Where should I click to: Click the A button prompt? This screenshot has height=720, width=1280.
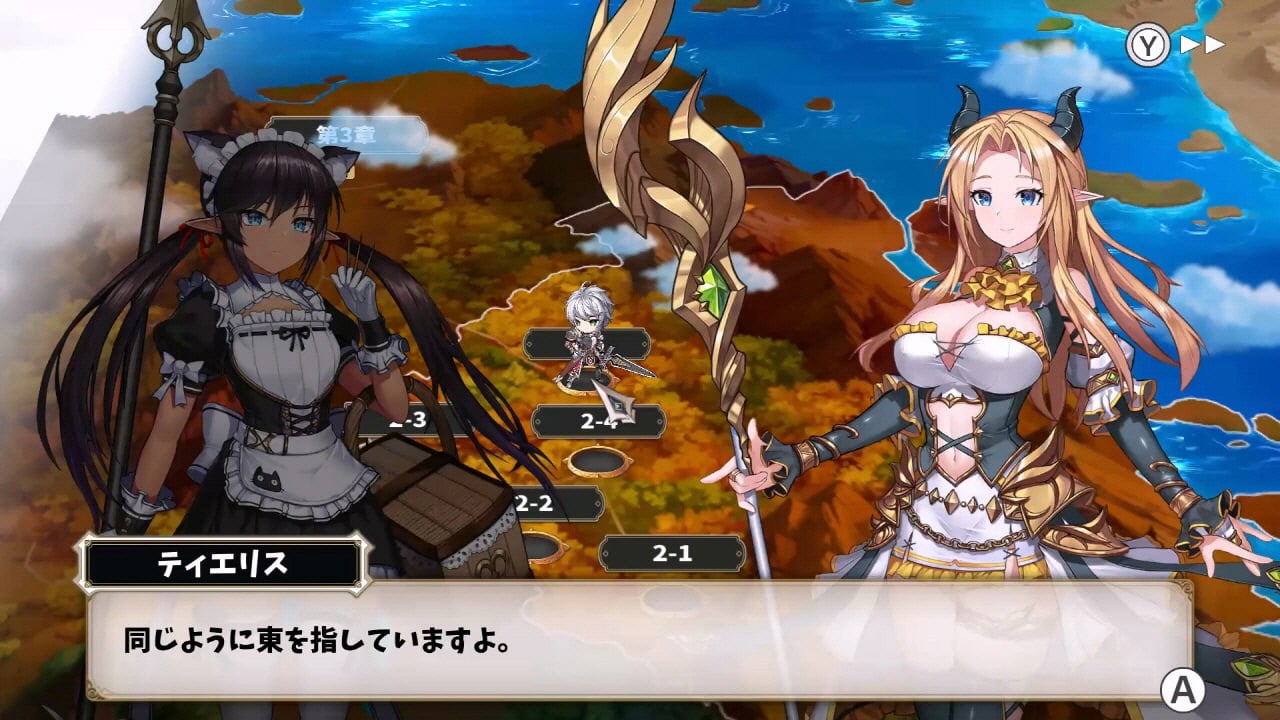1185,690
